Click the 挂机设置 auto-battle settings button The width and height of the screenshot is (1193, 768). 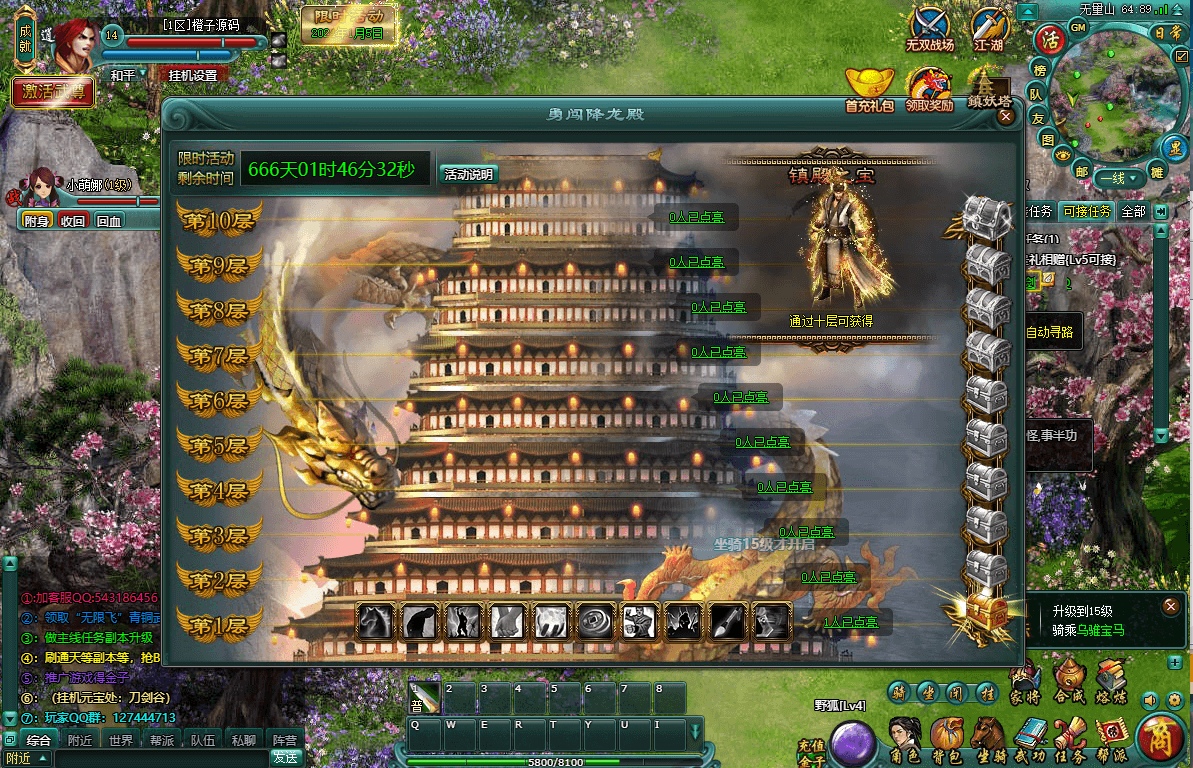pos(192,75)
